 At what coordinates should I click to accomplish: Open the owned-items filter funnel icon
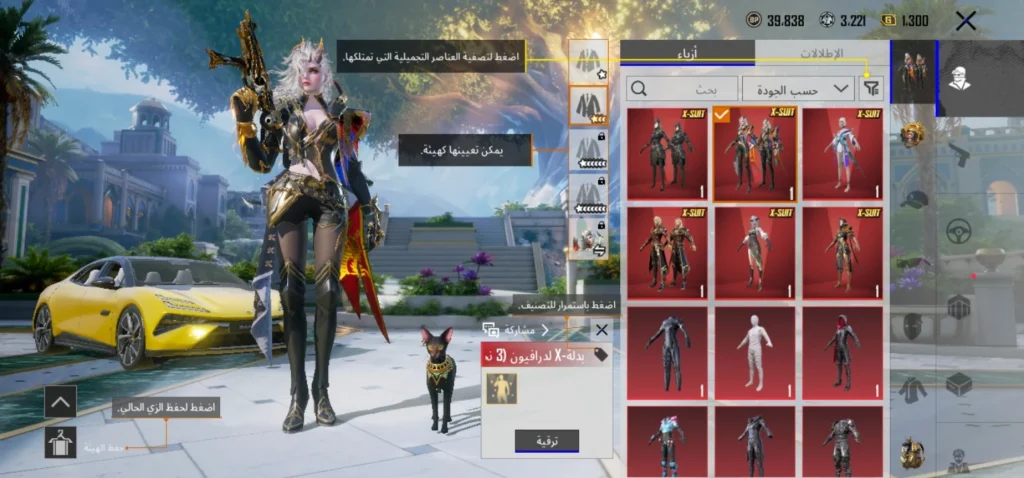tap(872, 89)
